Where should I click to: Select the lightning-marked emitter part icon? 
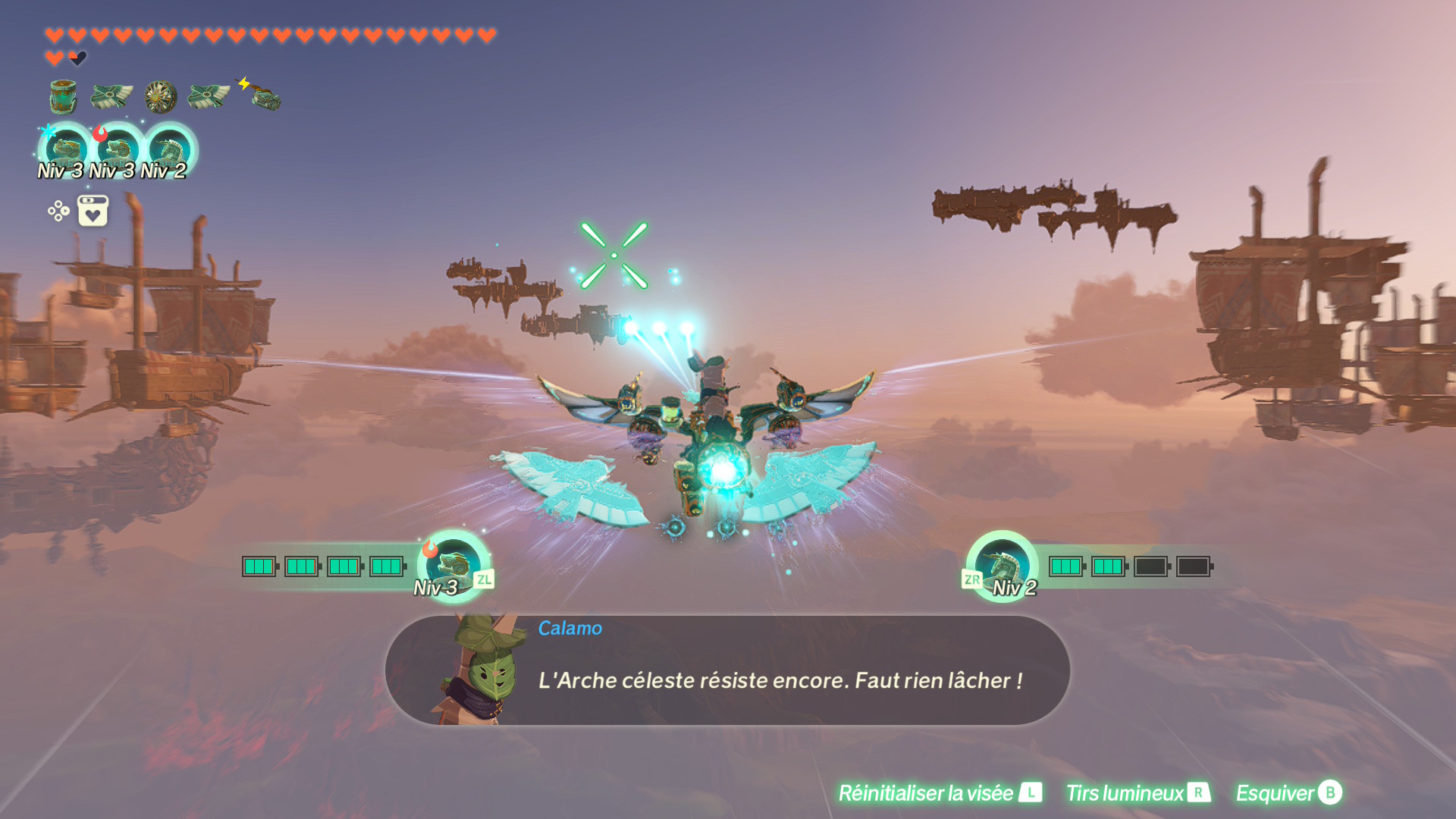click(x=262, y=96)
